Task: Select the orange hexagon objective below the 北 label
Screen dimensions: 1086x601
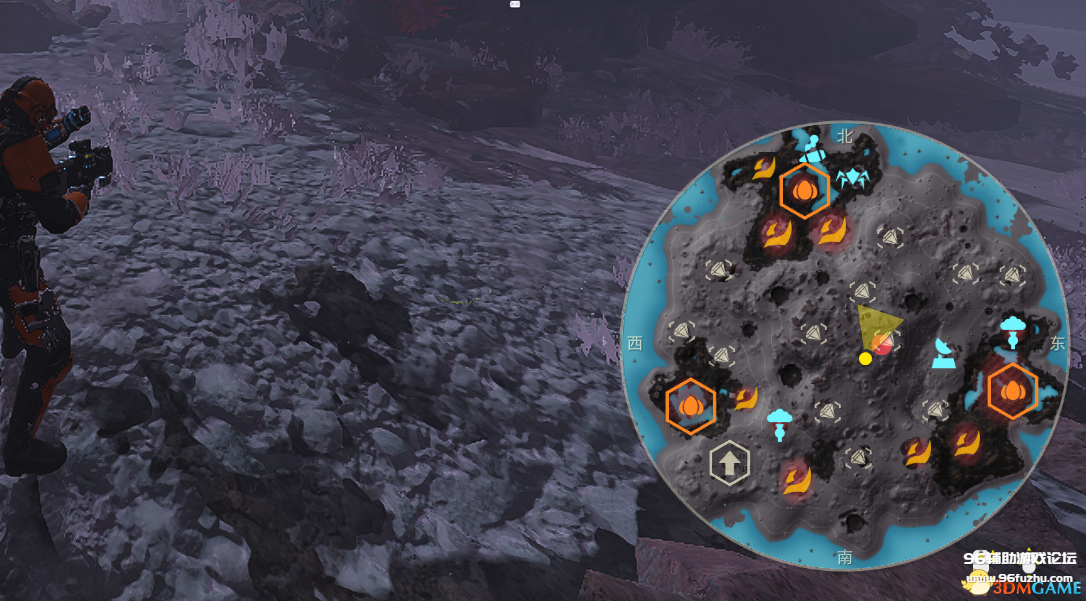Action: [804, 190]
